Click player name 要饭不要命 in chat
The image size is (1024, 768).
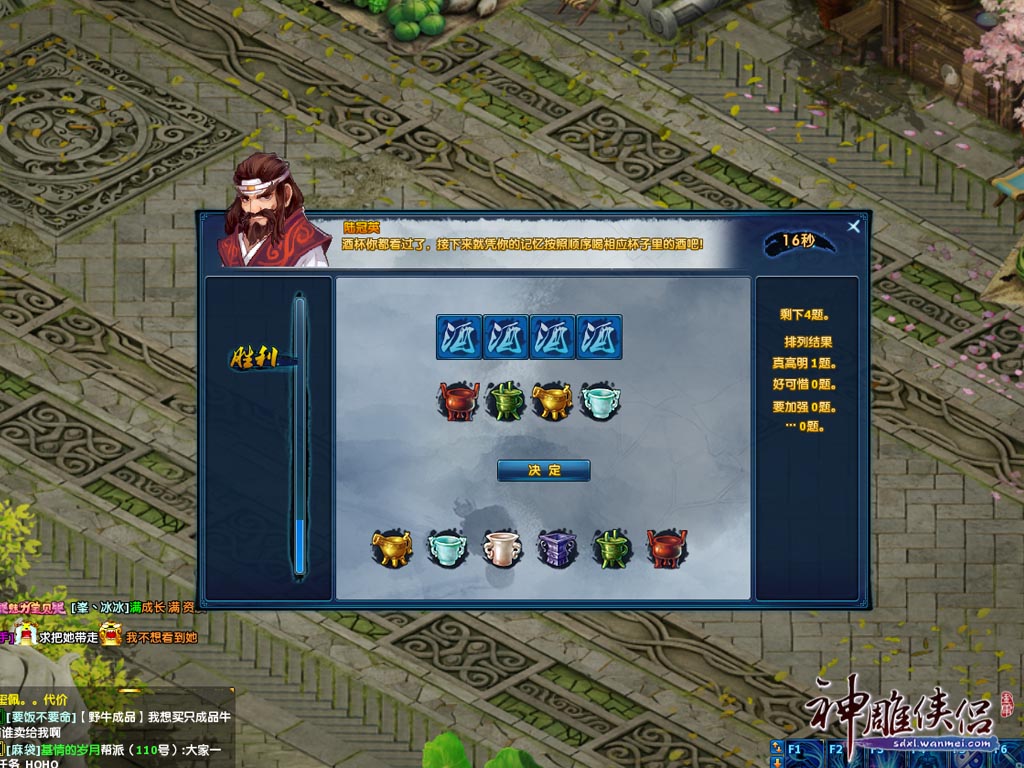(39, 717)
